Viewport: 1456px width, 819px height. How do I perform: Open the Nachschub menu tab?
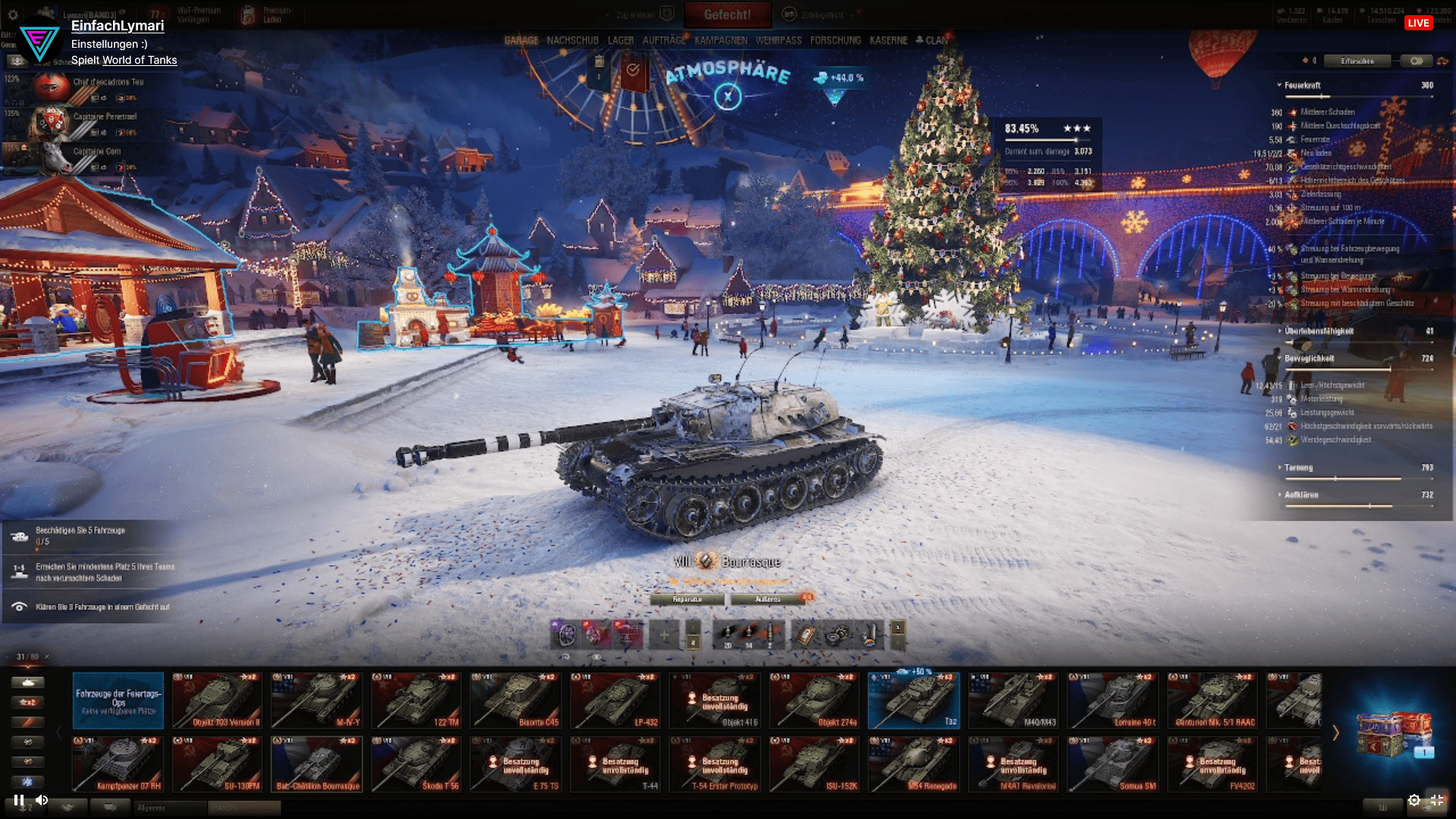click(x=573, y=40)
